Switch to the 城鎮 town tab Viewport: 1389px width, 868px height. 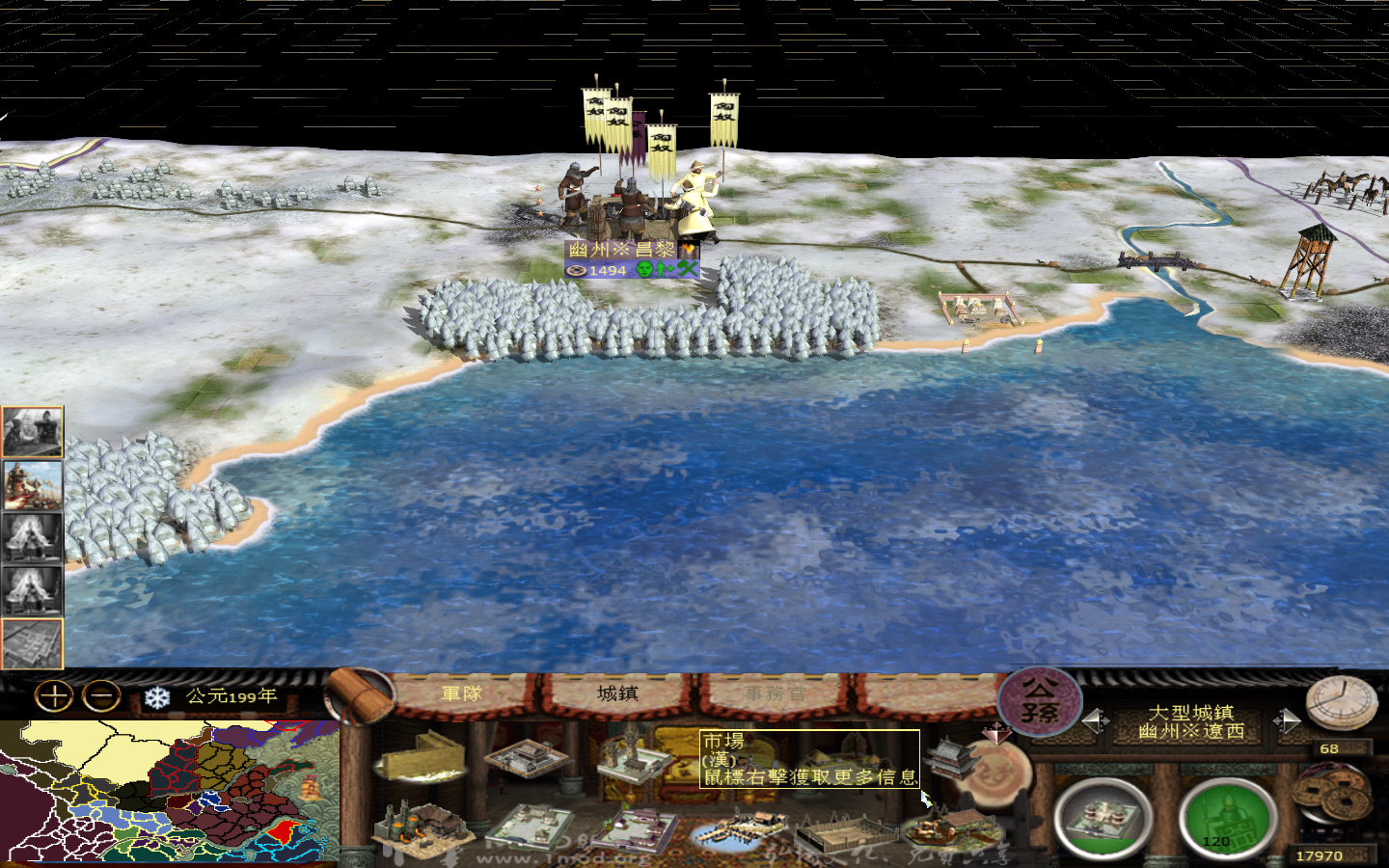coord(617,692)
